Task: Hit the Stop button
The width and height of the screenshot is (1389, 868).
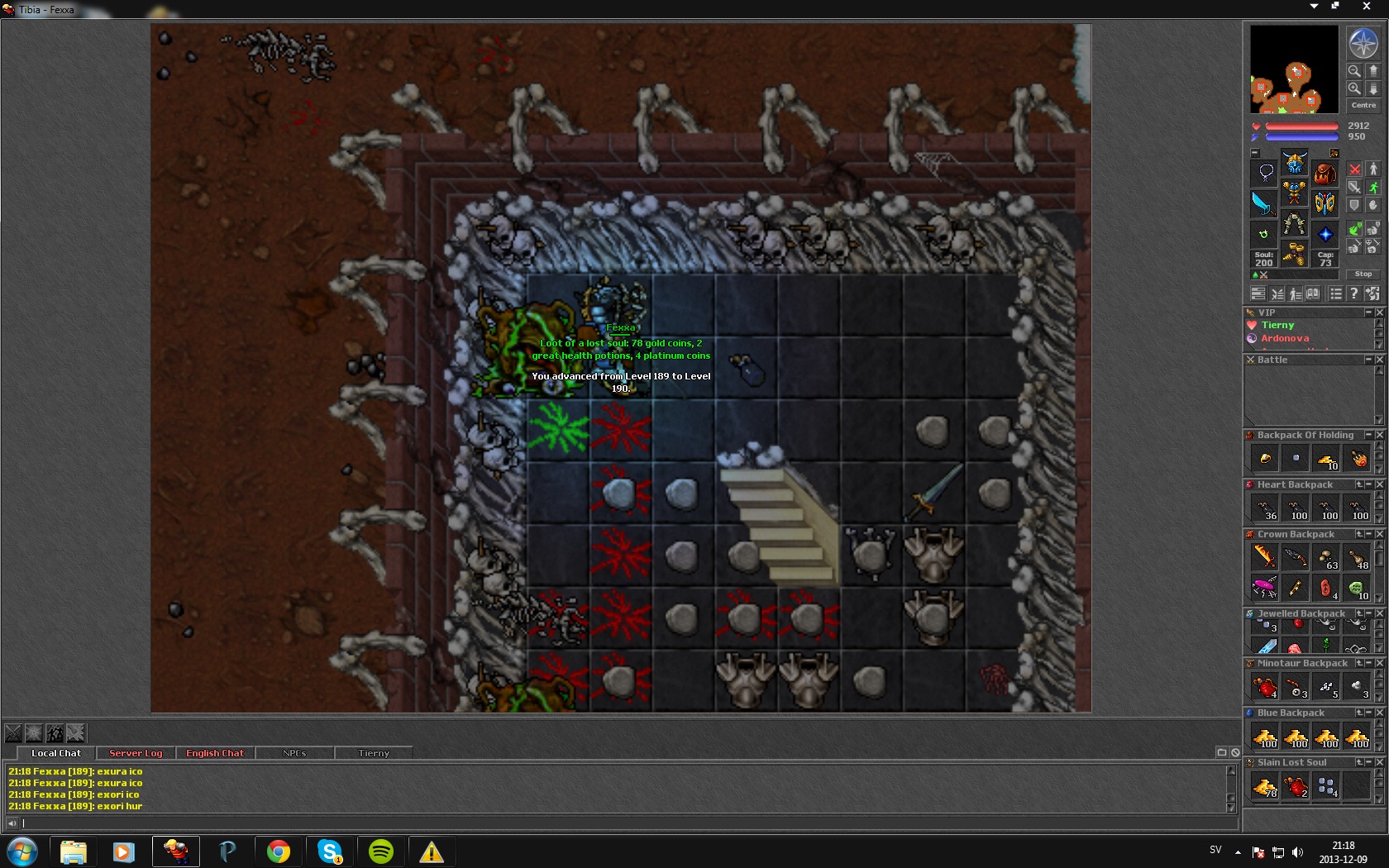Action: pos(1363,274)
